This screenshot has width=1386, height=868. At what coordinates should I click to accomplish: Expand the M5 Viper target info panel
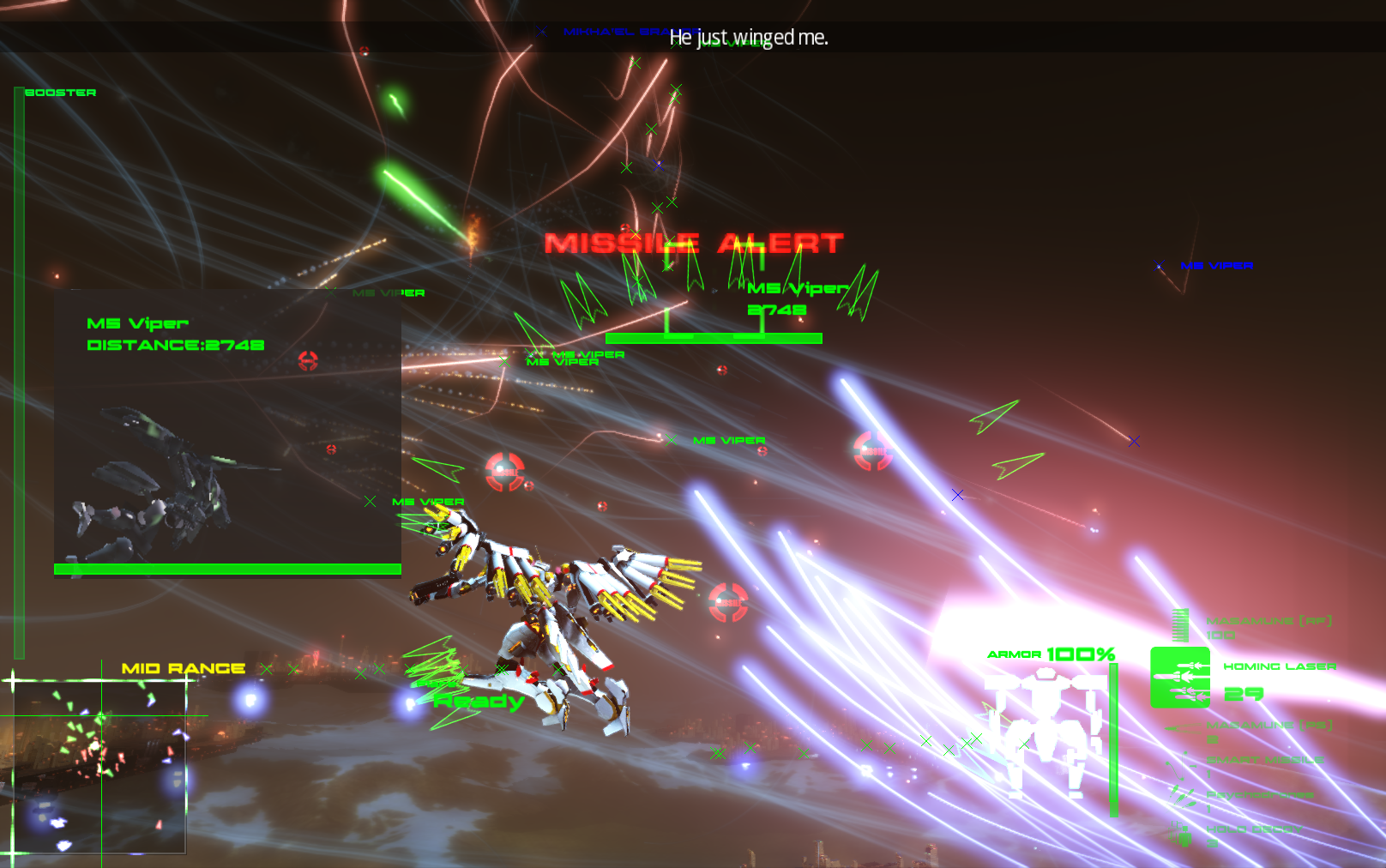[x=227, y=433]
